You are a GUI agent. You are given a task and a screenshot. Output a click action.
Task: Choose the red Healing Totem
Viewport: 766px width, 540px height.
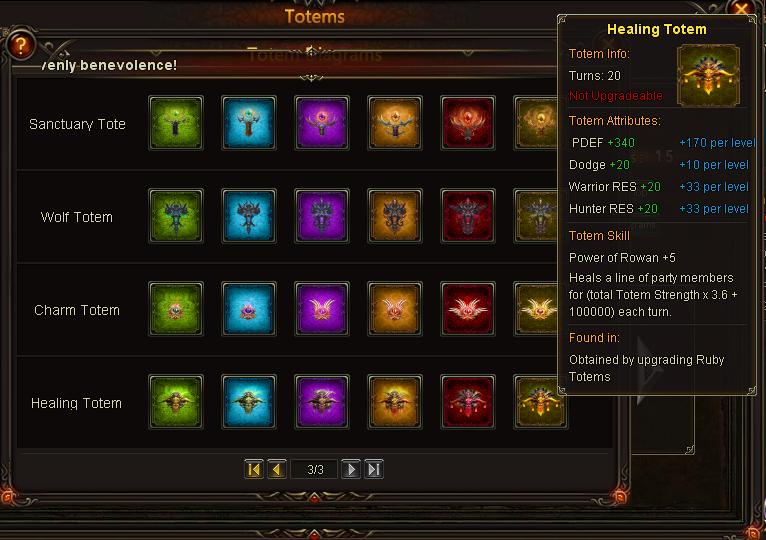pos(468,403)
